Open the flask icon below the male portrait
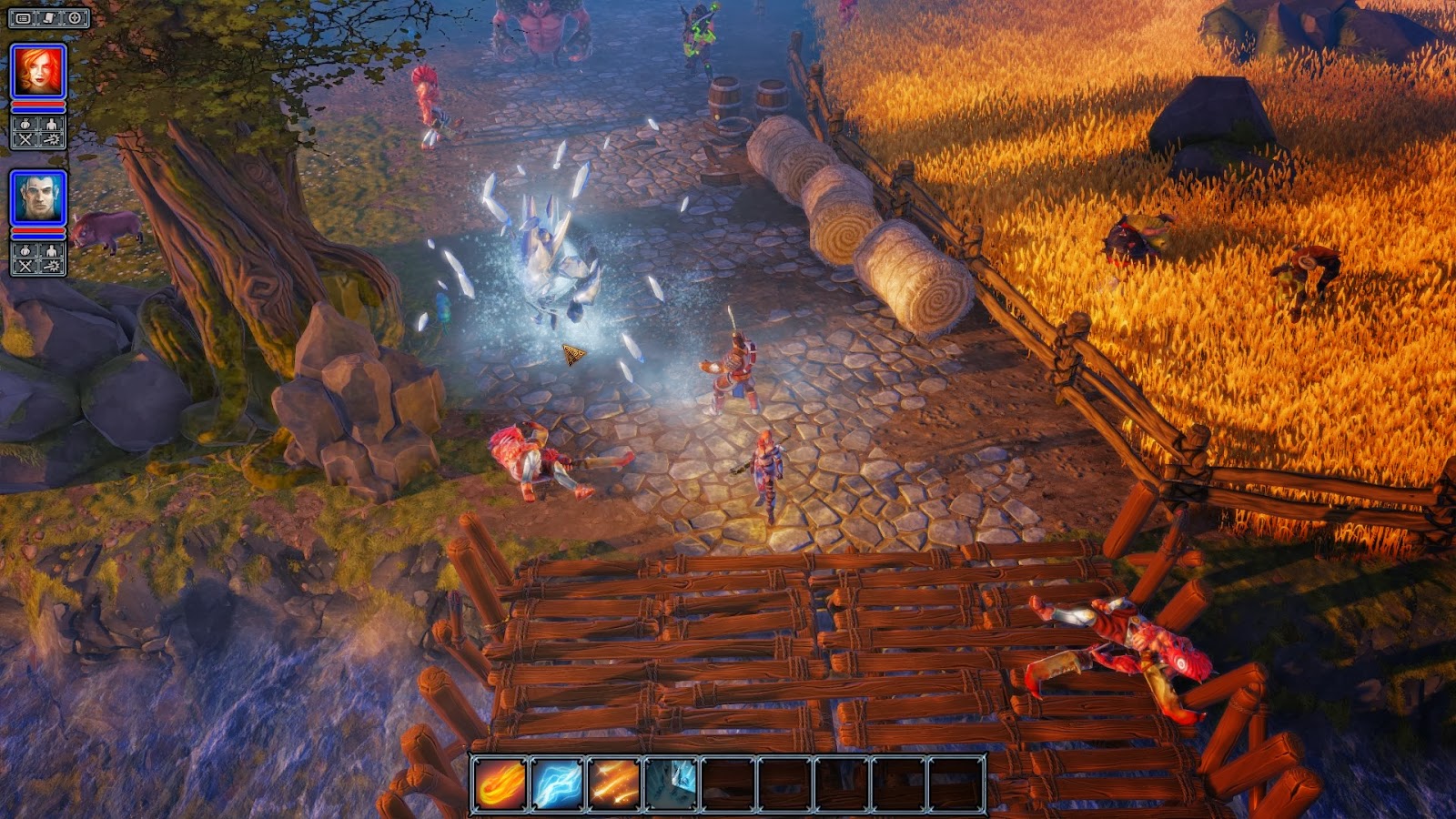The width and height of the screenshot is (1456, 819). 25,251
